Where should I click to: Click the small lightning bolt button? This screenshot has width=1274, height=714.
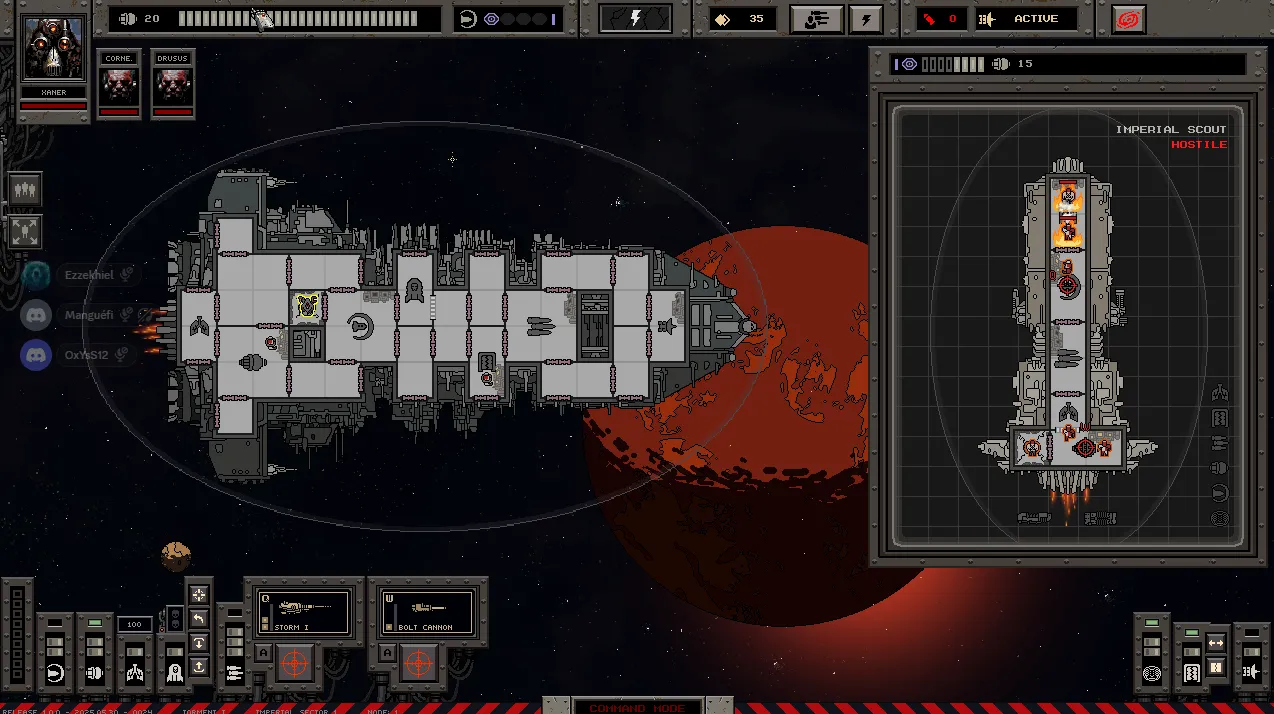click(866, 19)
